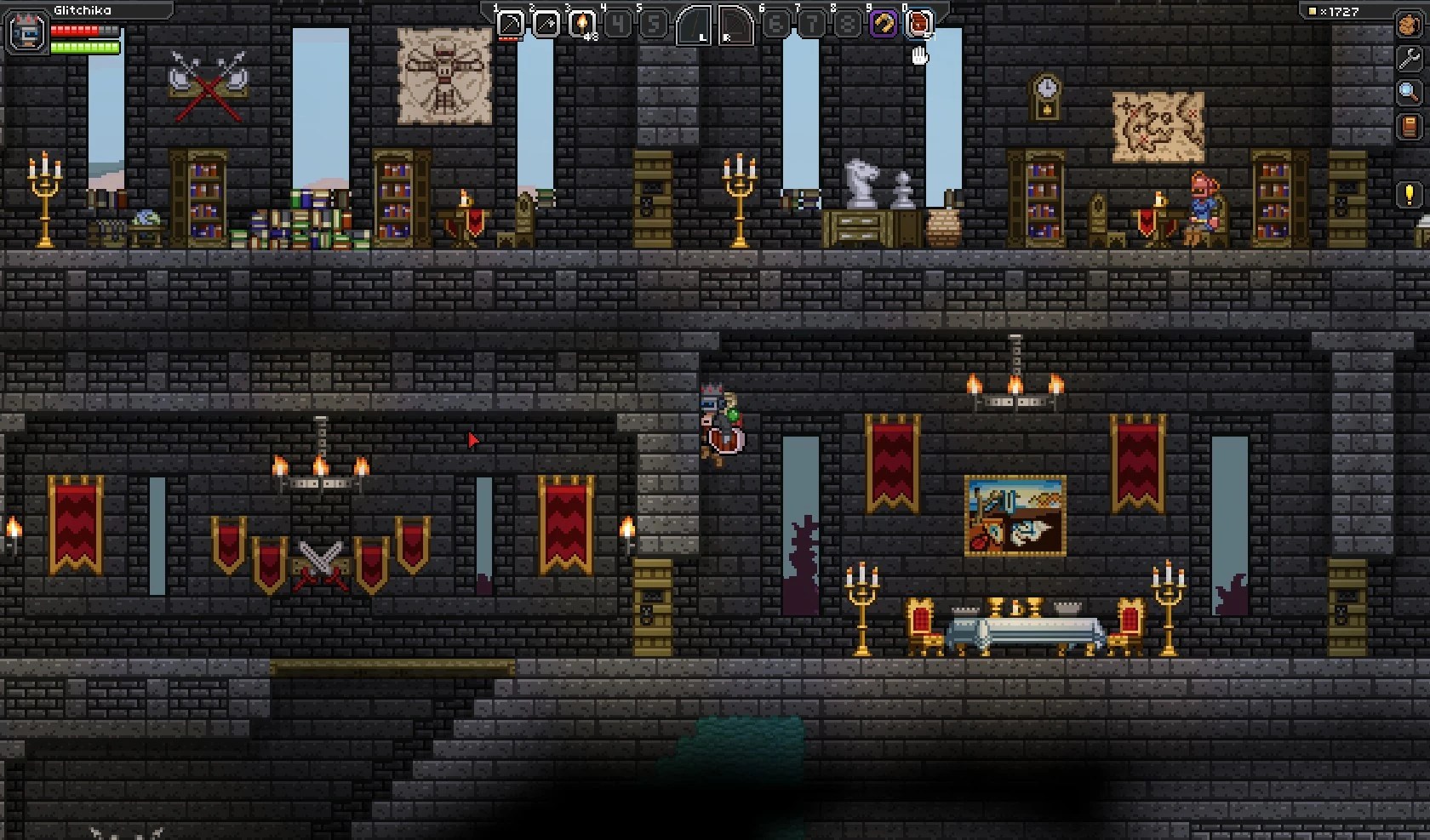The height and width of the screenshot is (840, 1430).
Task: Open the crafting wrench icon
Action: (1409, 58)
